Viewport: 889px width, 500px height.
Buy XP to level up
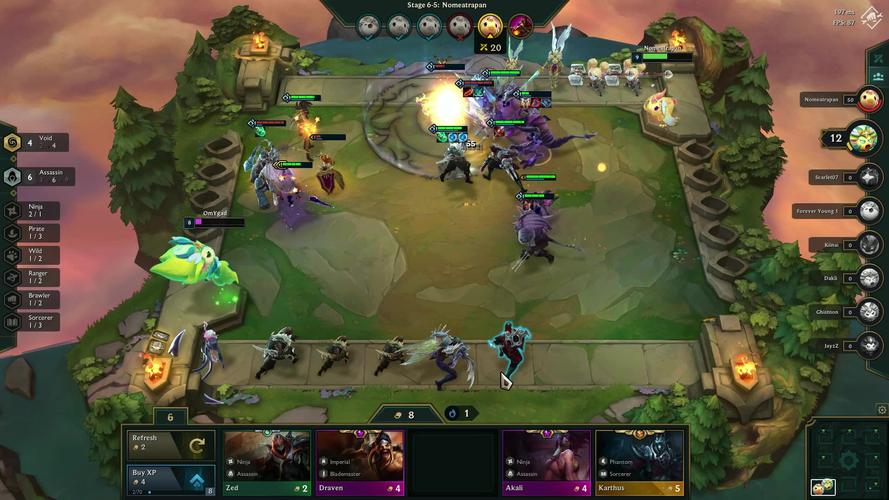click(x=169, y=478)
